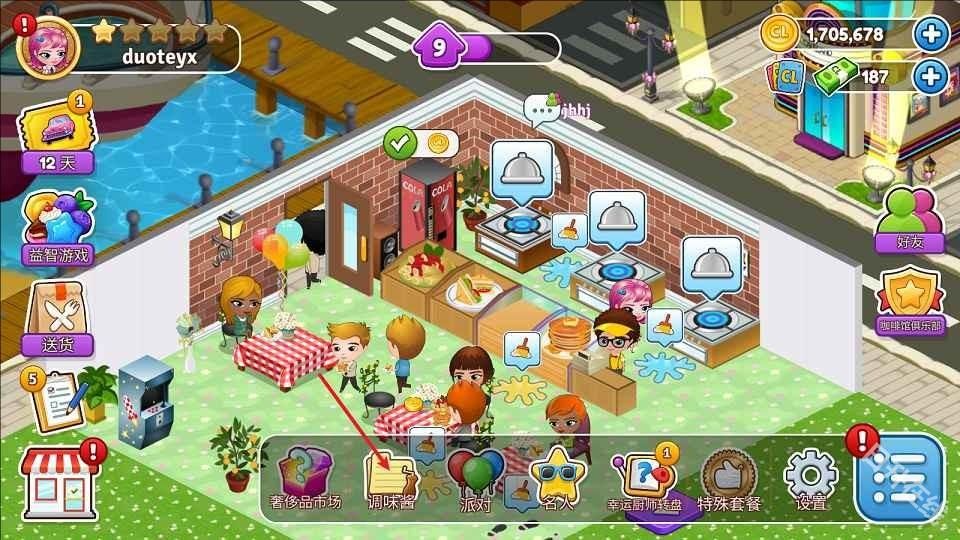
Task: Add more gold coins
Action: point(930,35)
